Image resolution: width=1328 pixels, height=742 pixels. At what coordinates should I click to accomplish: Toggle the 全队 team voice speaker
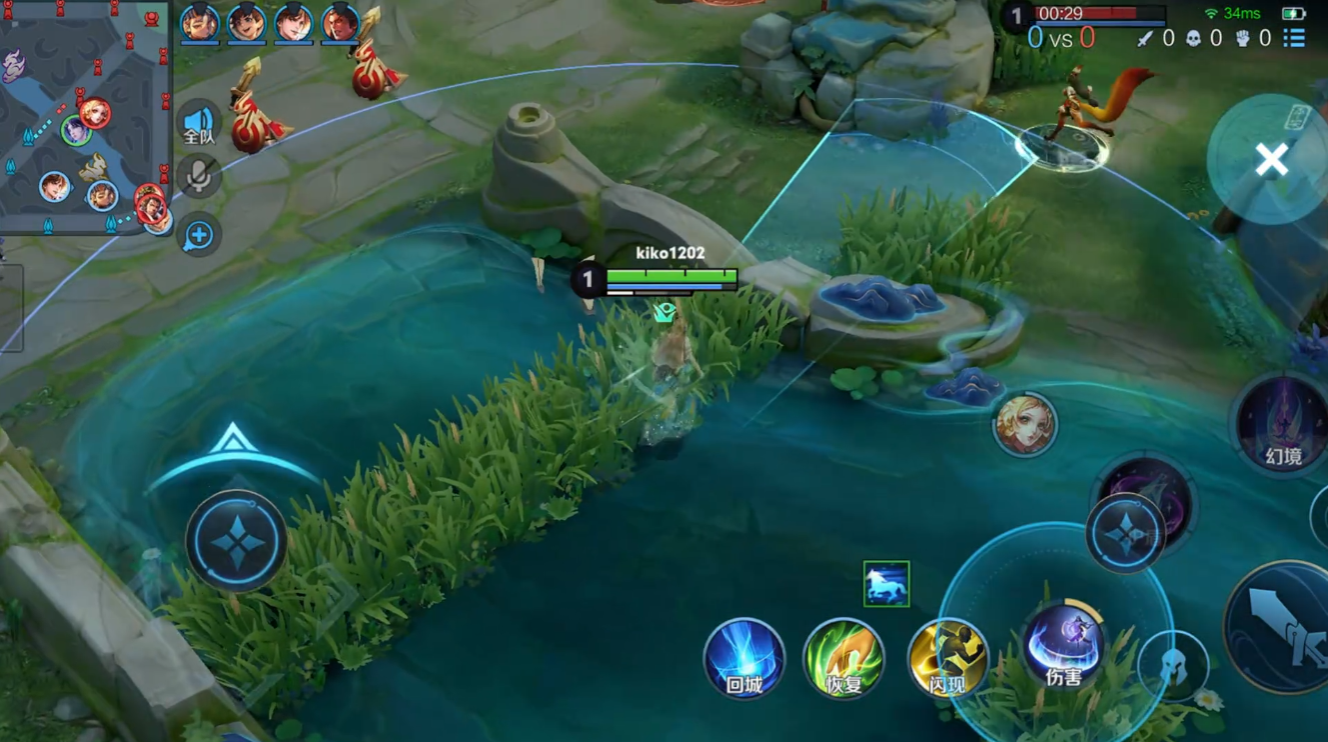[x=199, y=125]
